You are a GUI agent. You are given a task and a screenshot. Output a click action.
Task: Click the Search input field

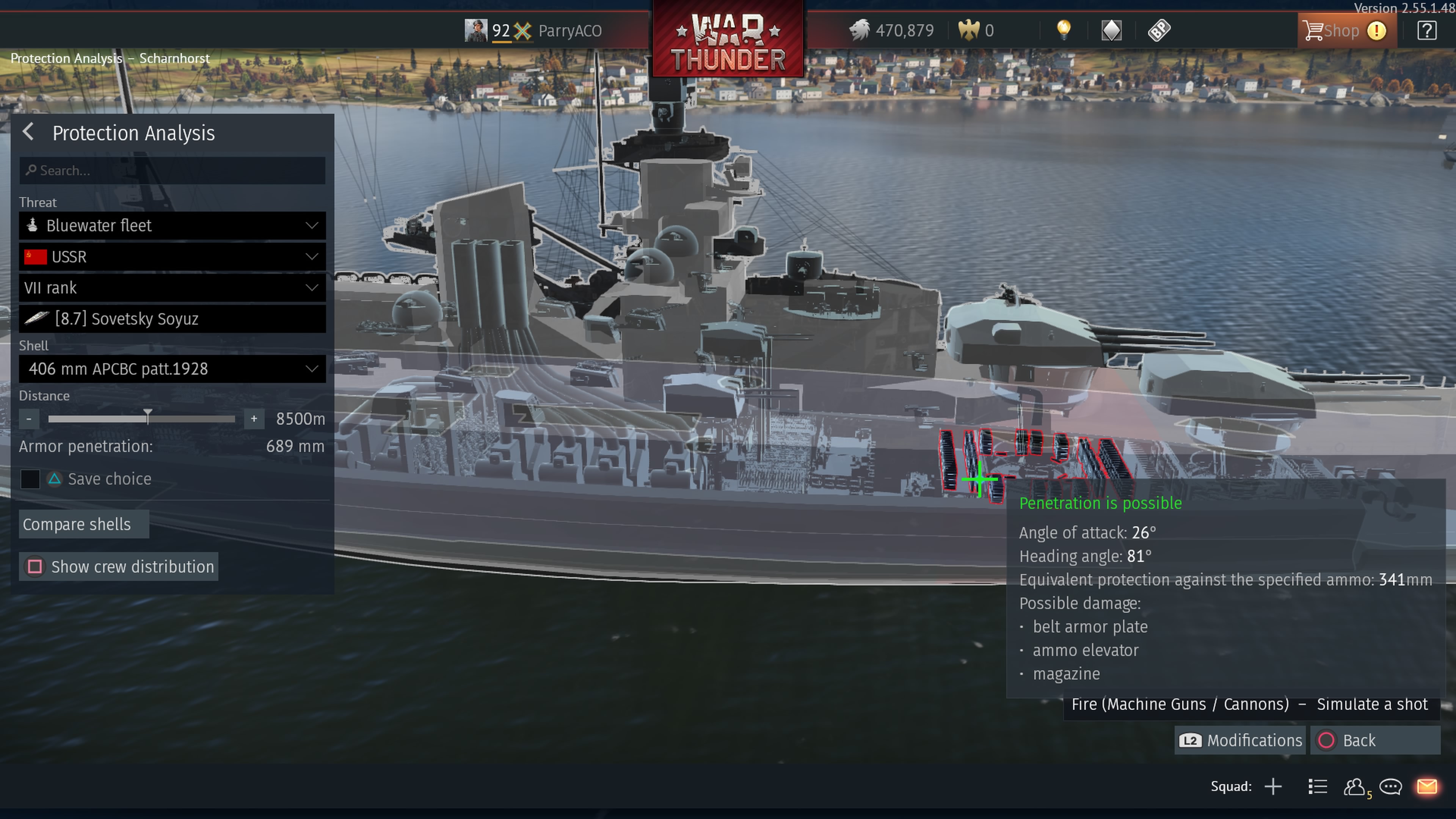173,171
